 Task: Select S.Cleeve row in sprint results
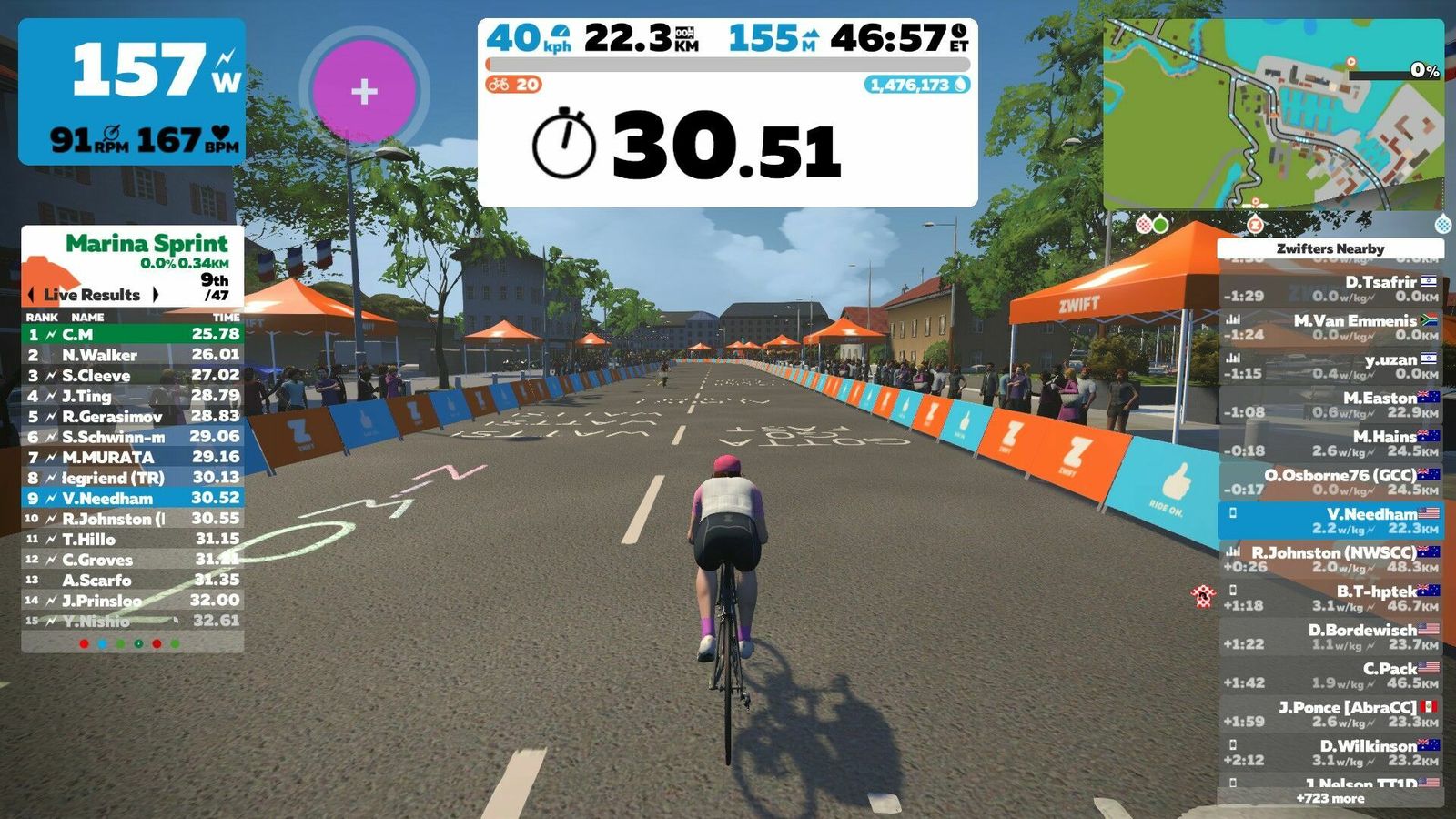[x=132, y=375]
